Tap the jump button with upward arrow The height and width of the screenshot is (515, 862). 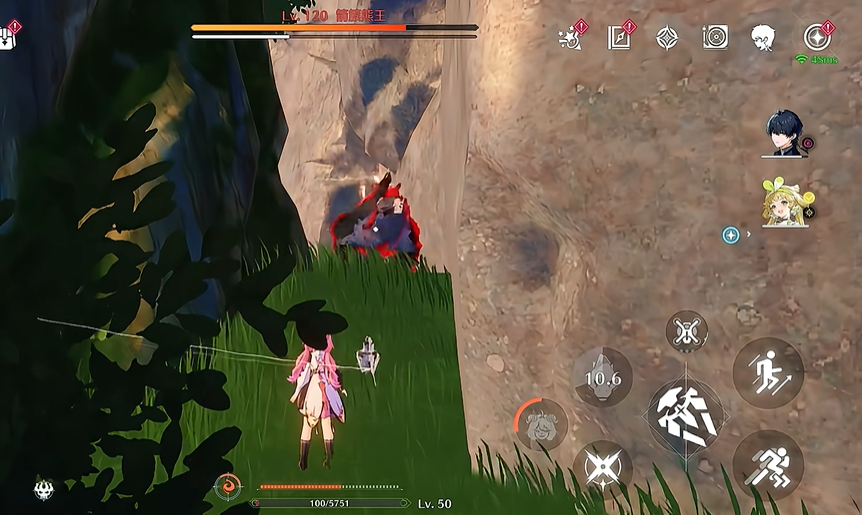coord(768,373)
